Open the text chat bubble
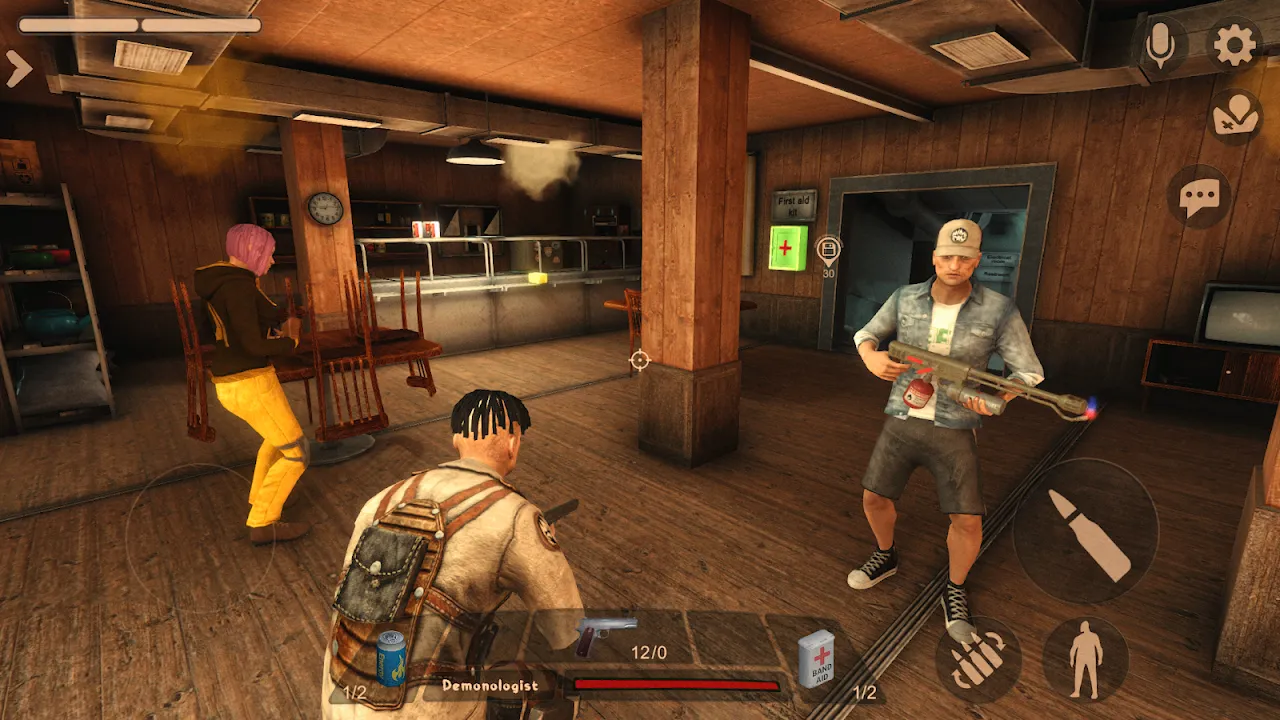1280x720 pixels. pyautogui.click(x=1199, y=197)
